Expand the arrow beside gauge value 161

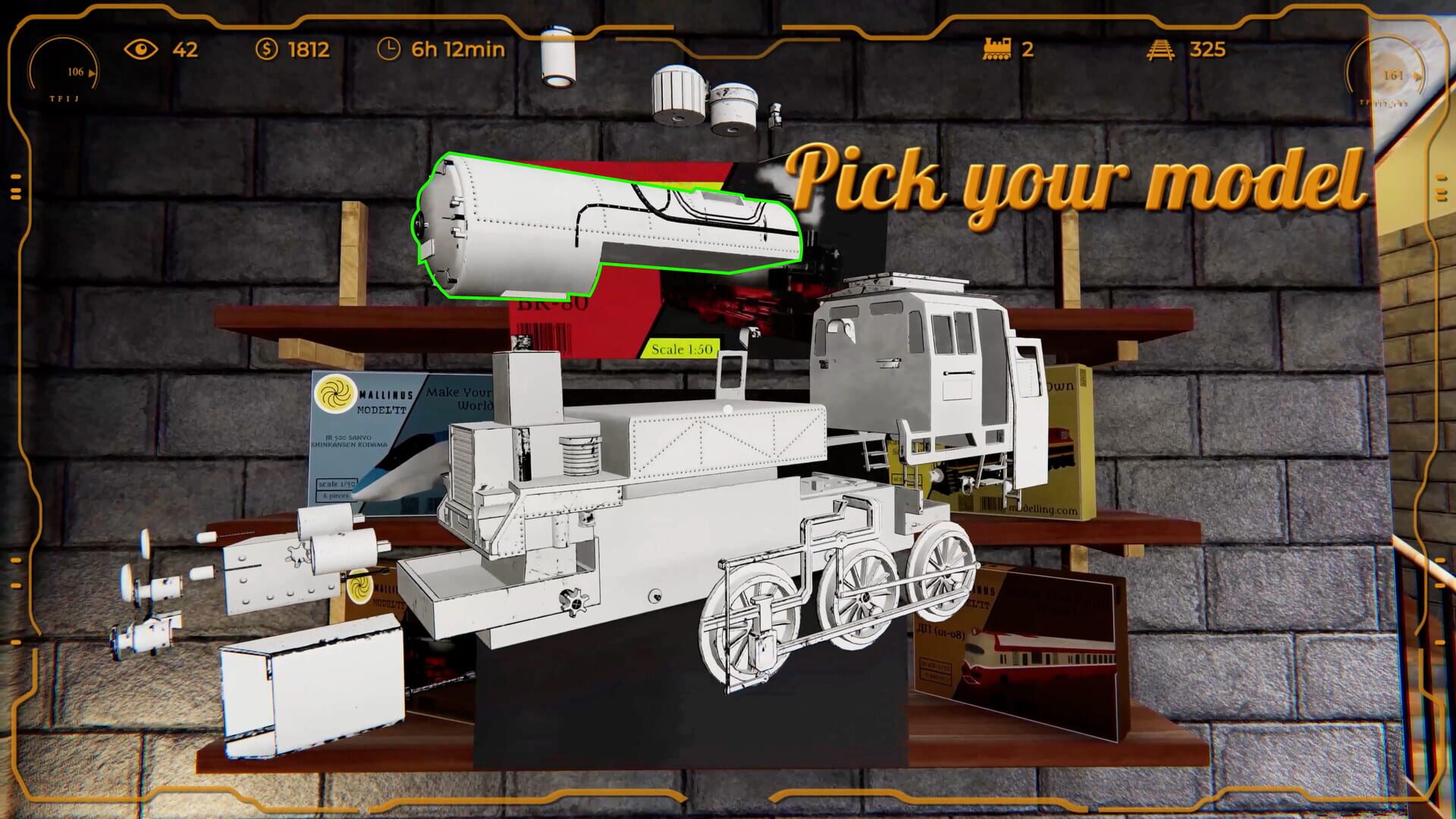tap(1417, 76)
